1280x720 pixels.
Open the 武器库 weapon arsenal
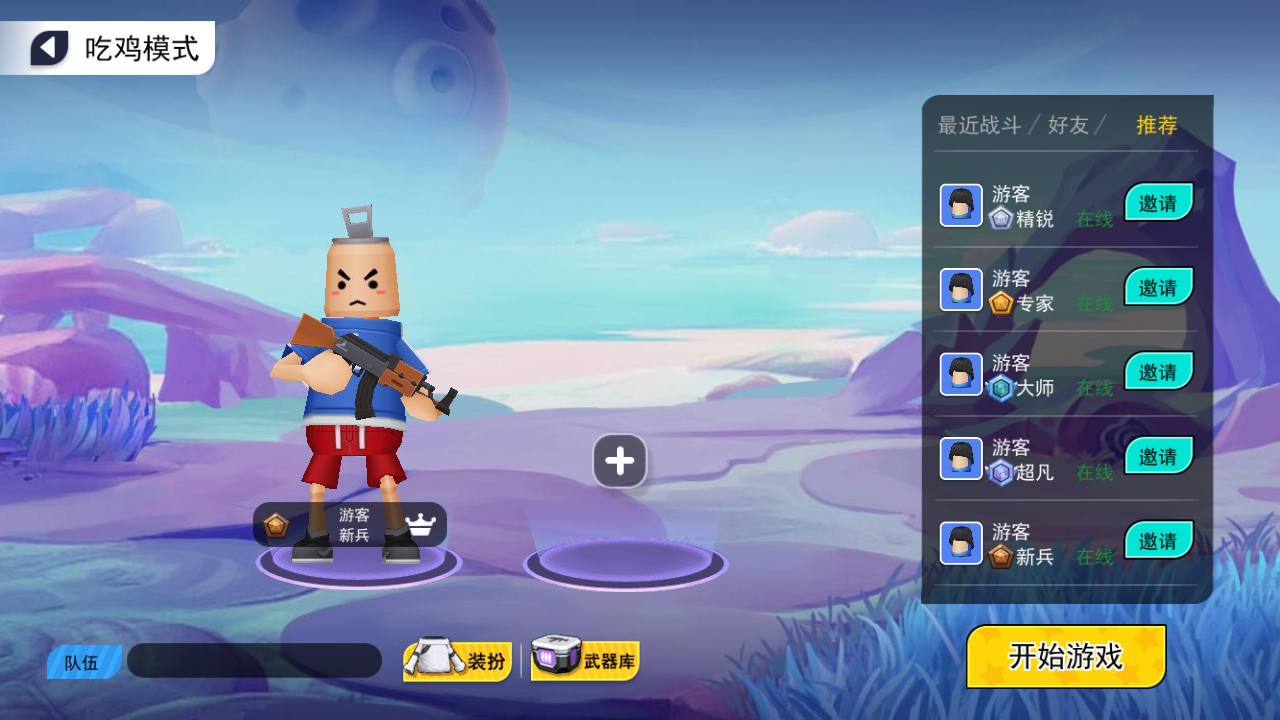click(585, 660)
